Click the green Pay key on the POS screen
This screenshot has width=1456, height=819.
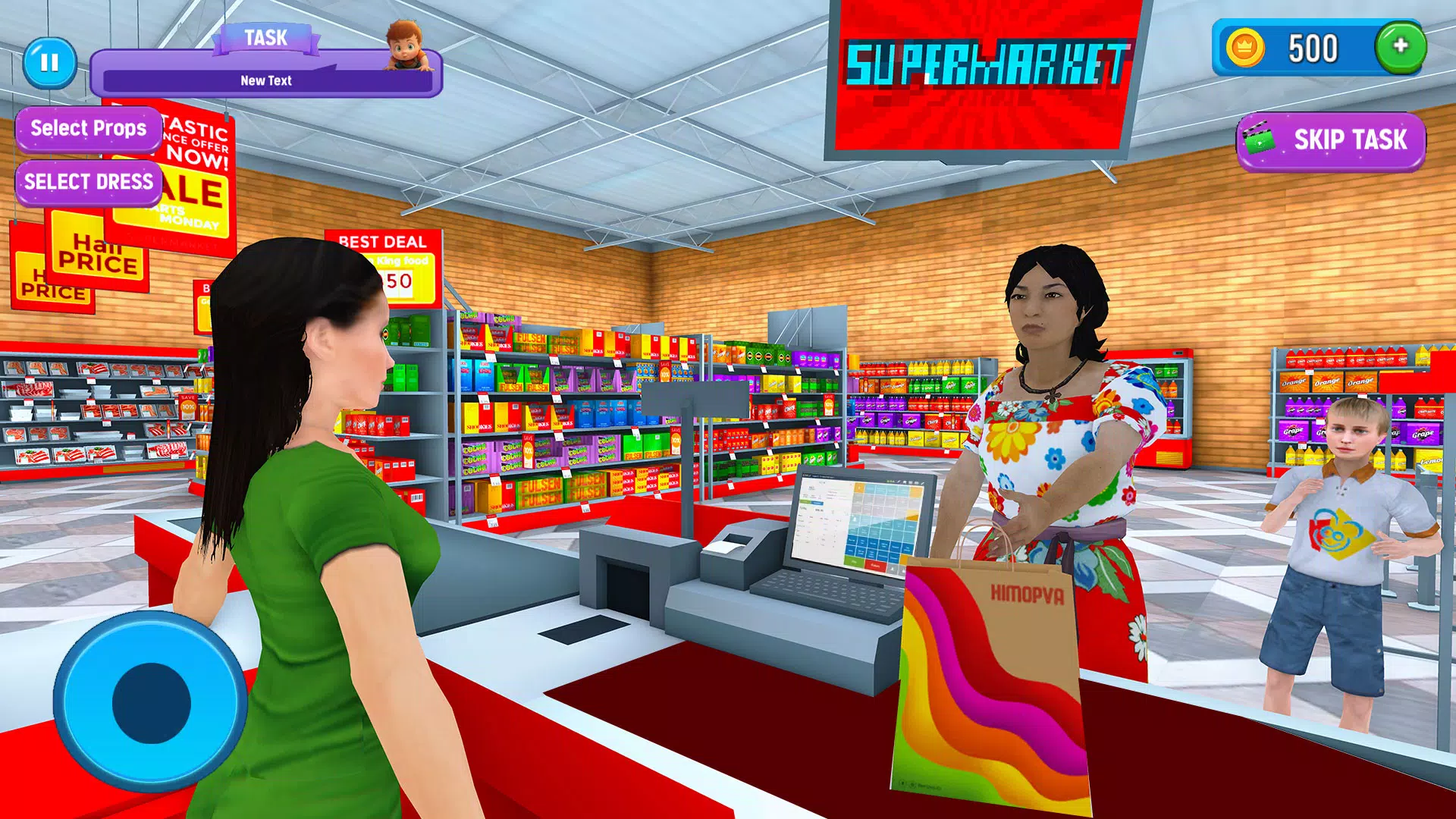point(853,561)
